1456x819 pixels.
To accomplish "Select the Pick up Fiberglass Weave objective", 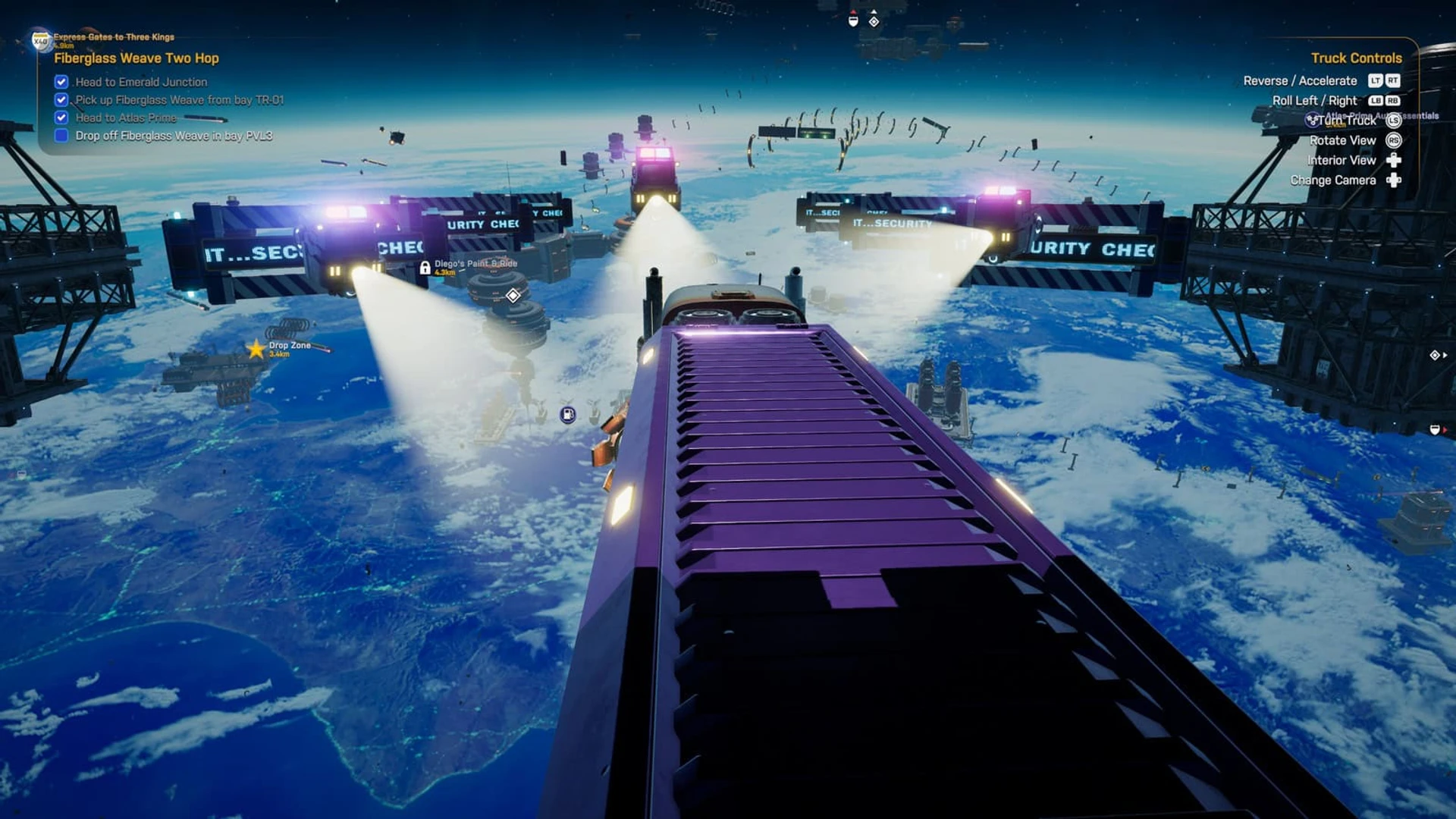I will click(179, 100).
